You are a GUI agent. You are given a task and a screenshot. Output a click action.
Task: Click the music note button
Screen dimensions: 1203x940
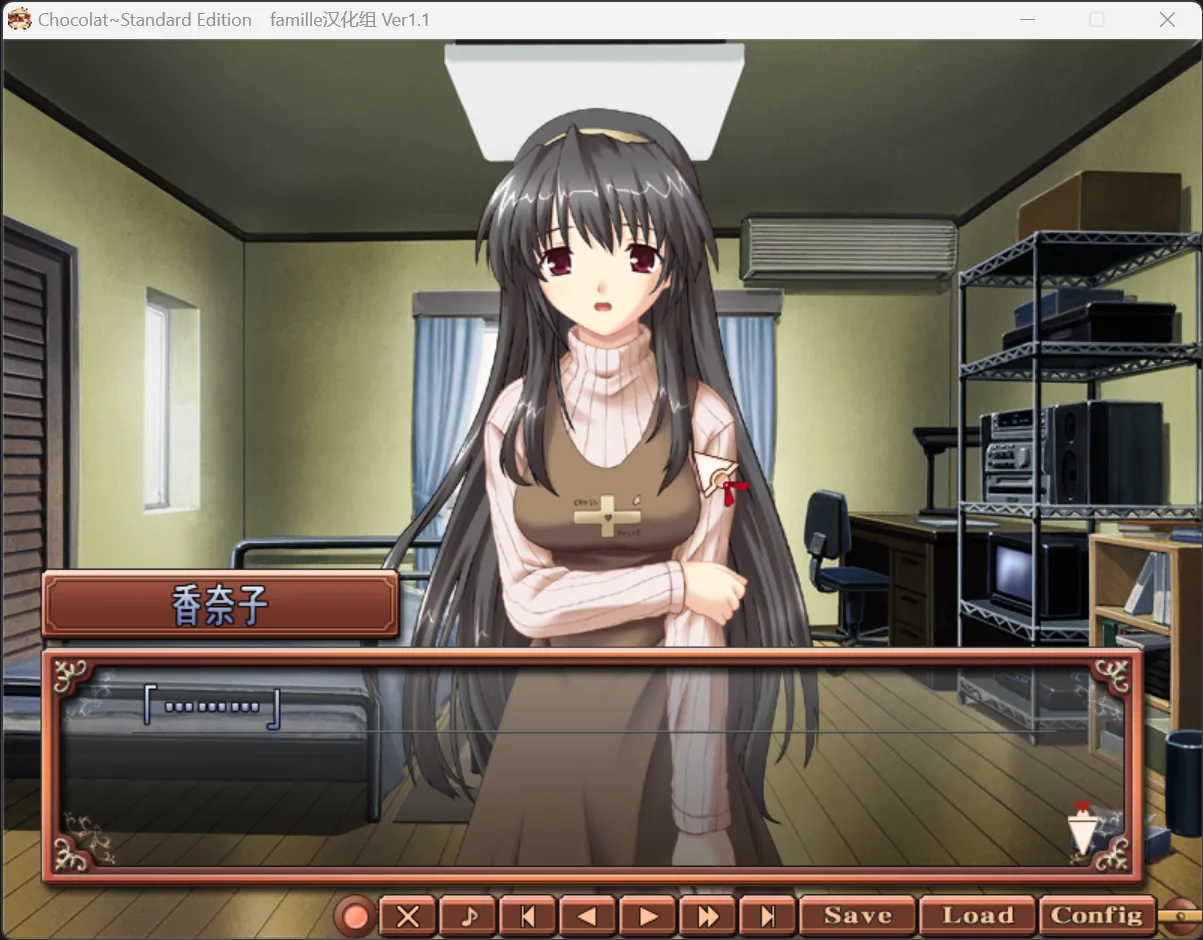click(468, 916)
